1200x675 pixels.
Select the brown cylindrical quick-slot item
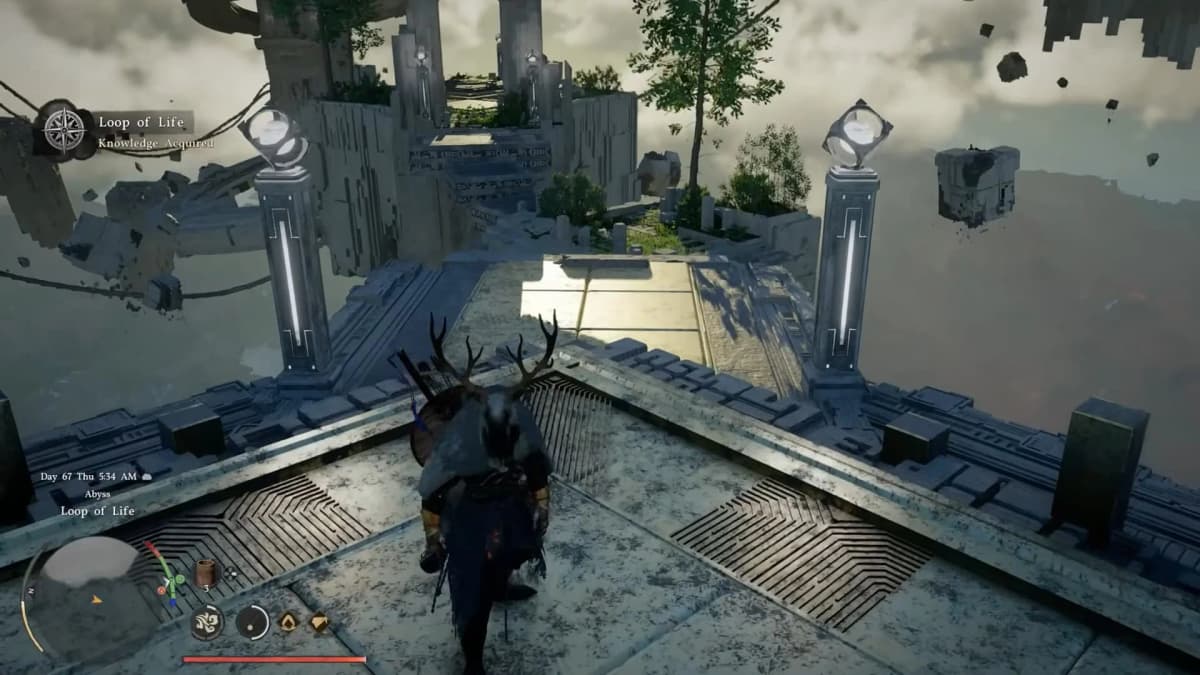coord(207,572)
